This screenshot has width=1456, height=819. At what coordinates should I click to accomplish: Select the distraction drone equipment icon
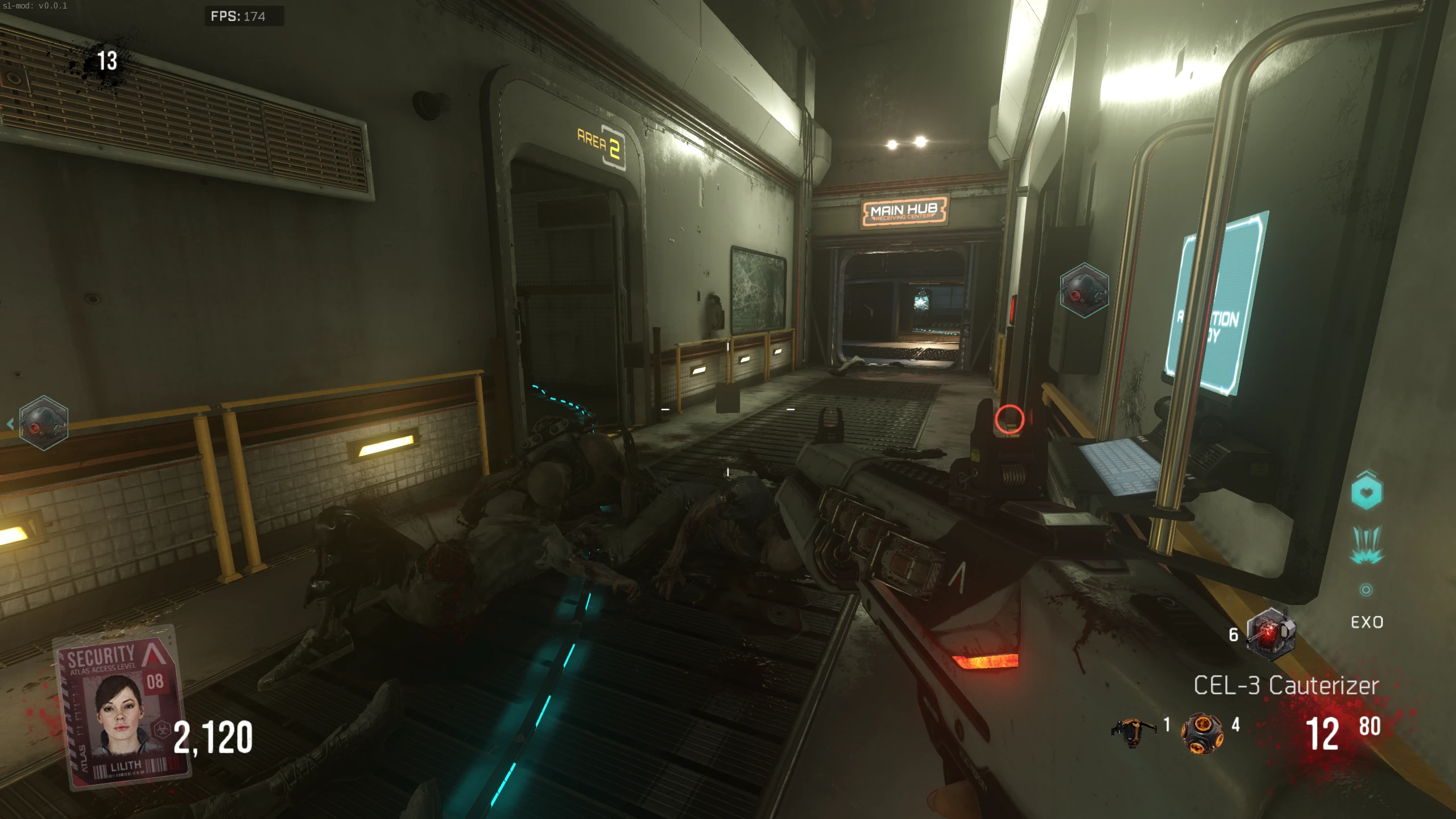coord(1133,733)
